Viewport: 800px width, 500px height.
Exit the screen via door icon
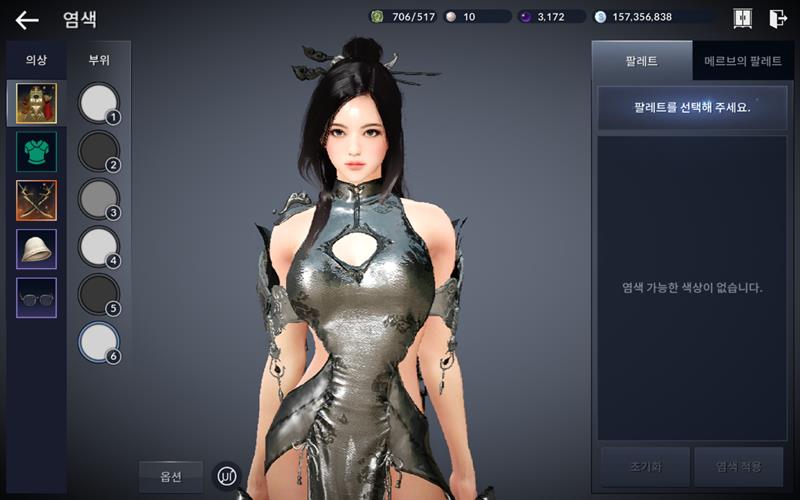[x=778, y=18]
